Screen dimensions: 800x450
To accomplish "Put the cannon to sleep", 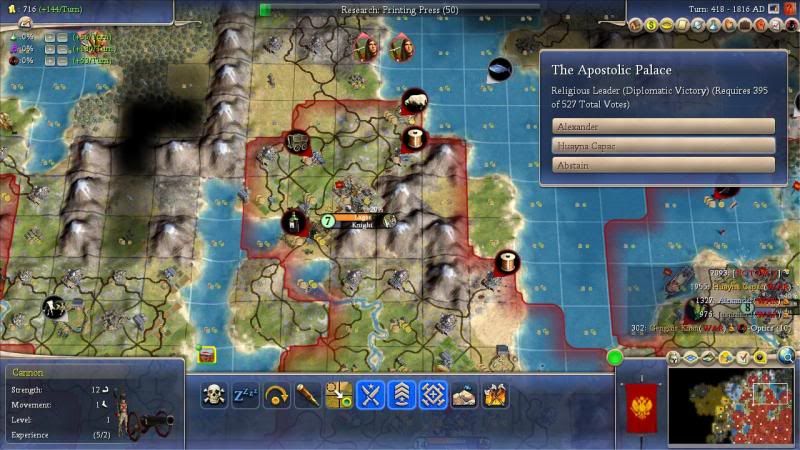I will click(x=246, y=394).
